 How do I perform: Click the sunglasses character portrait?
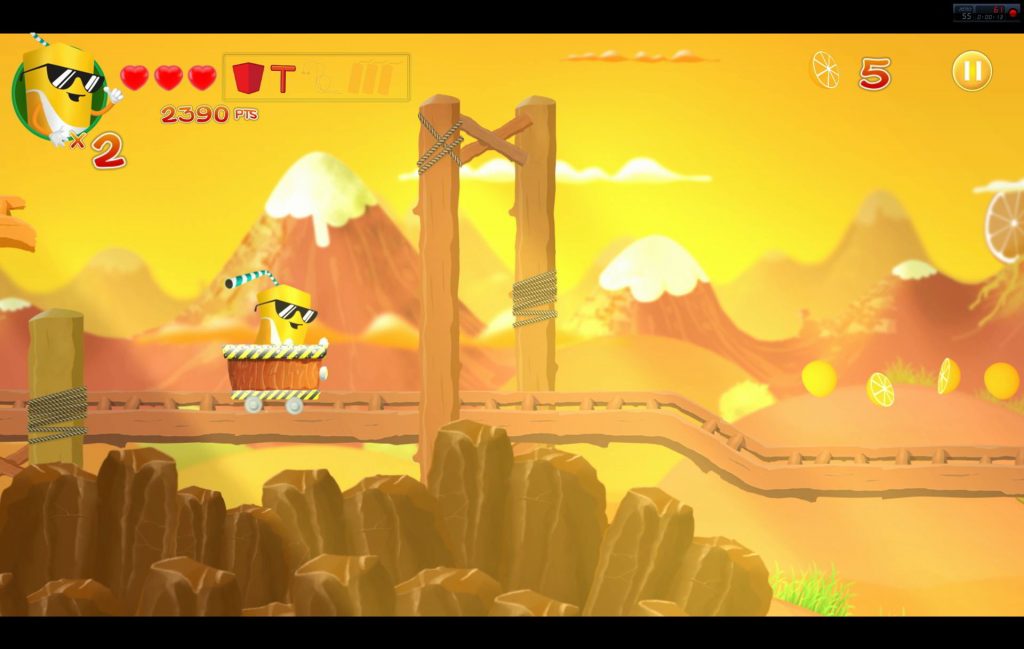[59, 91]
